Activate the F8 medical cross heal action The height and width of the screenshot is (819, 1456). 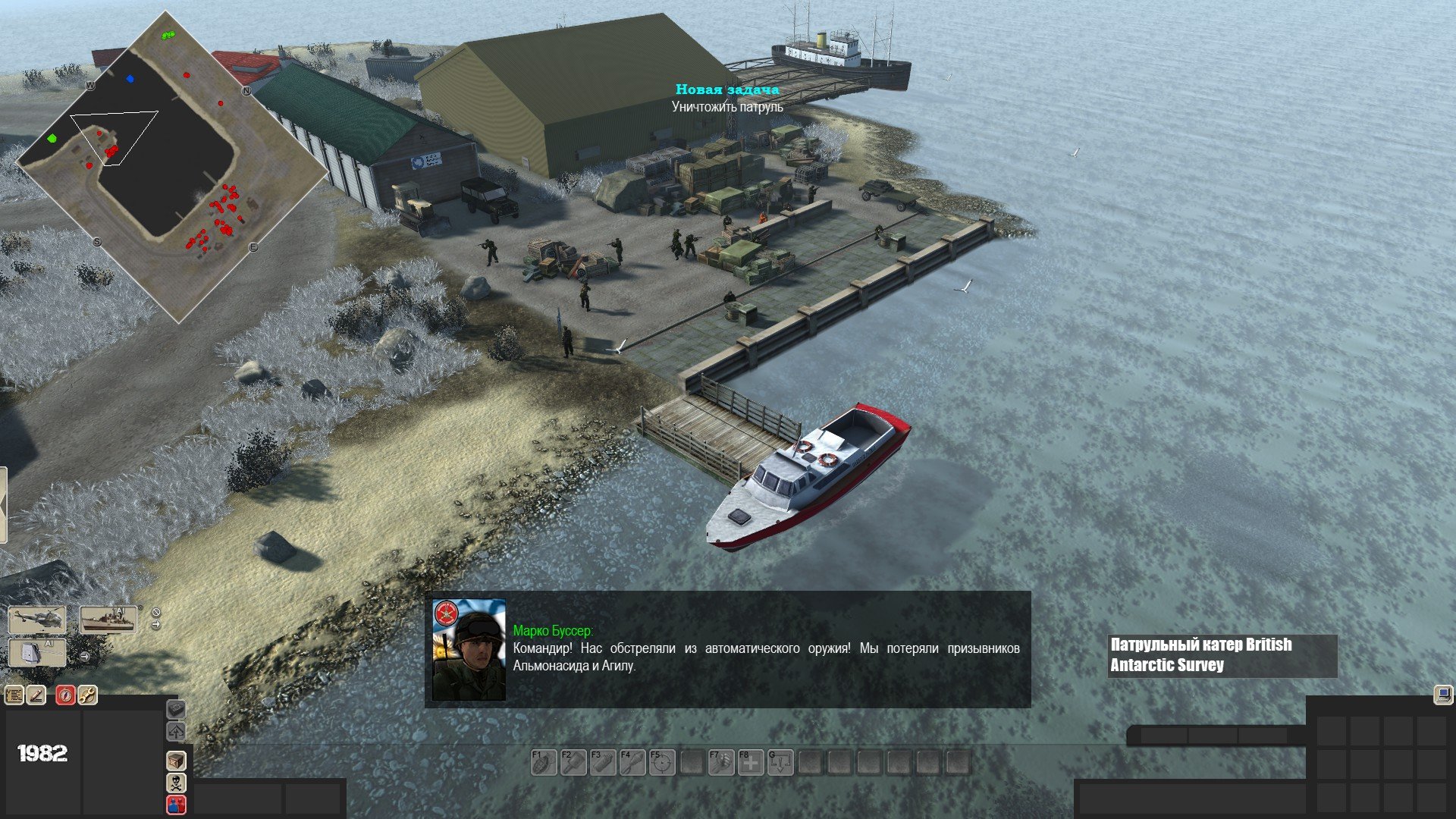(751, 762)
